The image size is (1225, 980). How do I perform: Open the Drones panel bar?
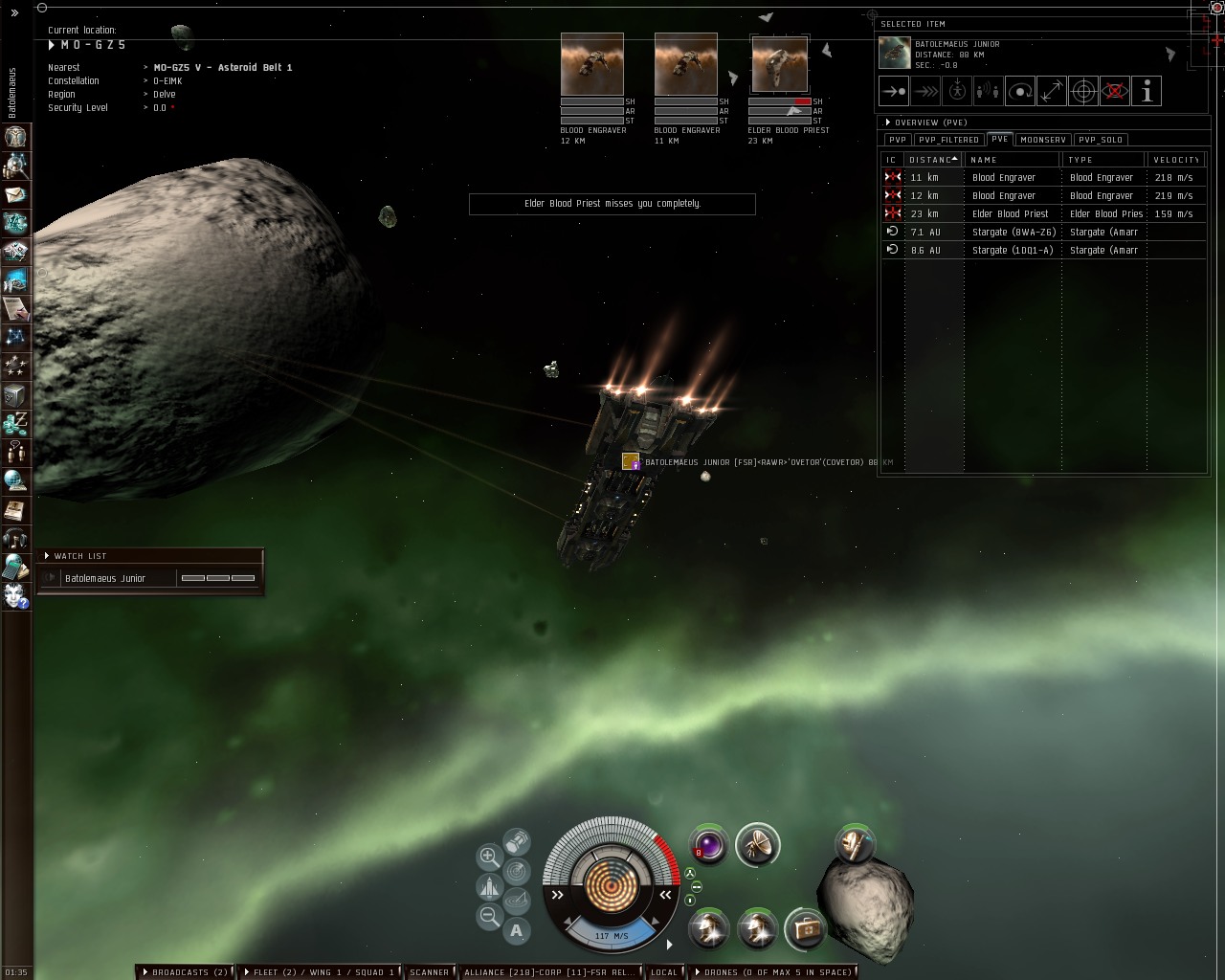click(x=776, y=972)
